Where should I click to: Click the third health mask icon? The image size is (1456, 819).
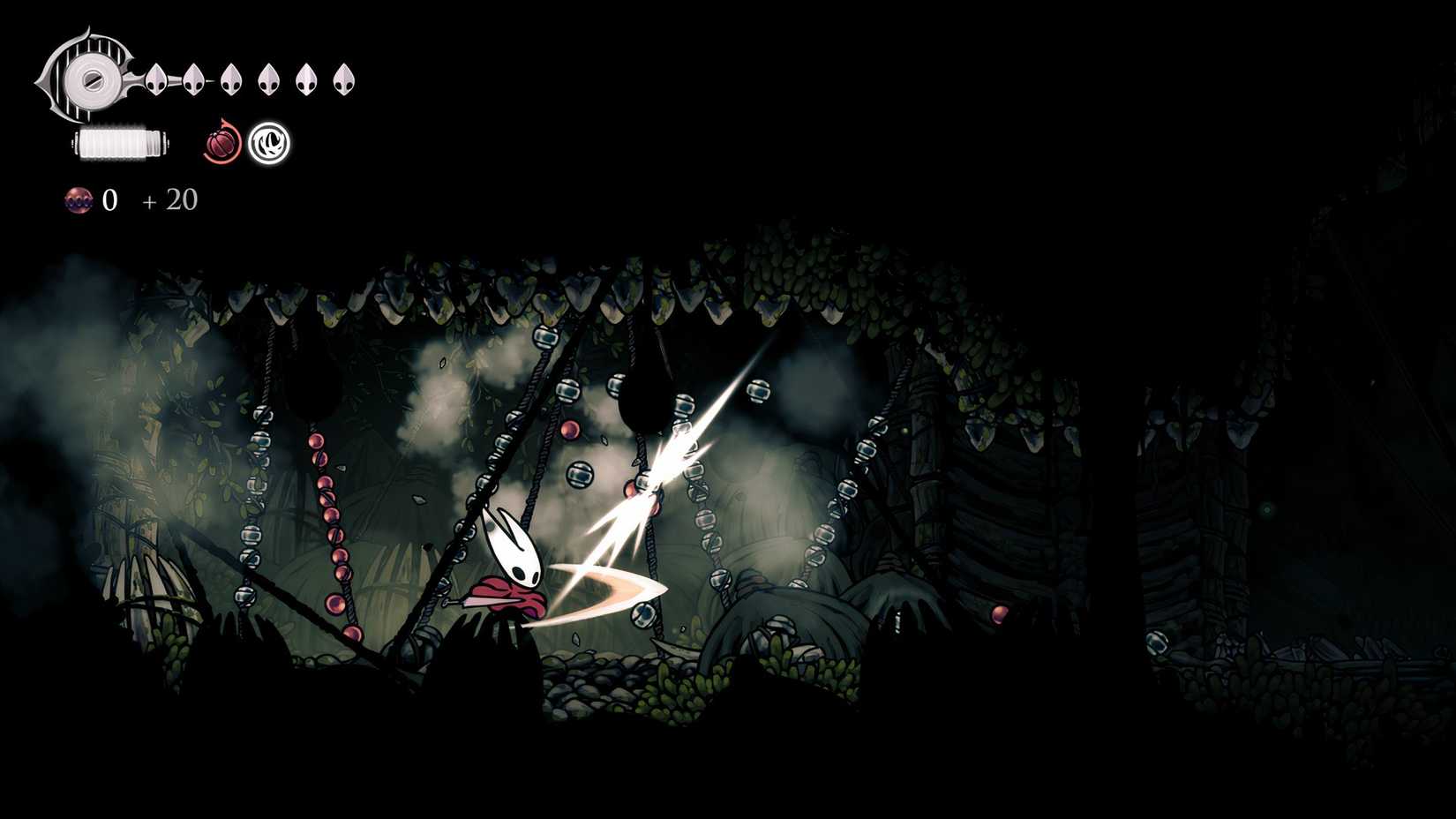(231, 80)
